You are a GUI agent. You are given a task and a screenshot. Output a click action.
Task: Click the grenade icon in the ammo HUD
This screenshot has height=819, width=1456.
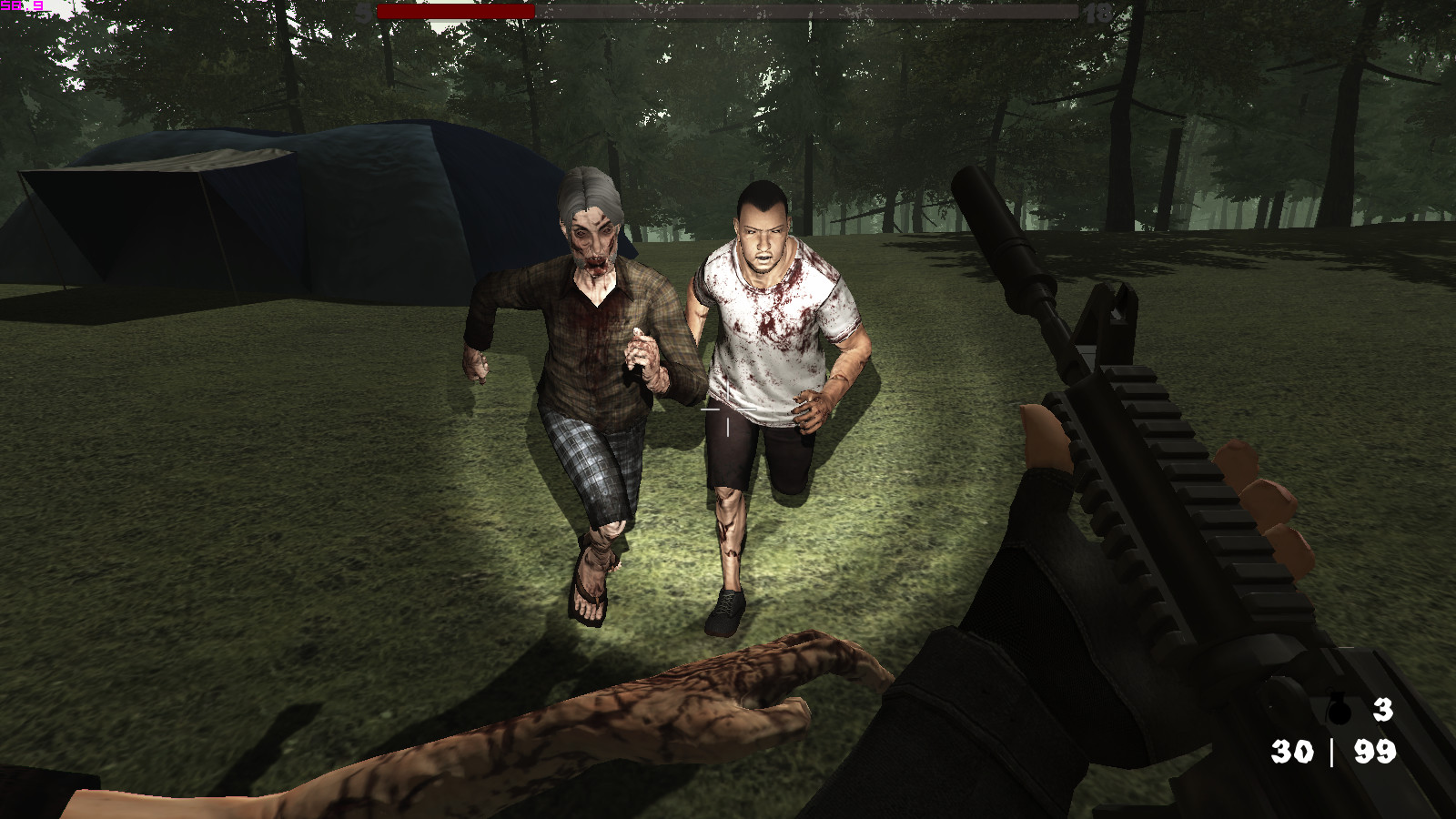pos(1338,712)
